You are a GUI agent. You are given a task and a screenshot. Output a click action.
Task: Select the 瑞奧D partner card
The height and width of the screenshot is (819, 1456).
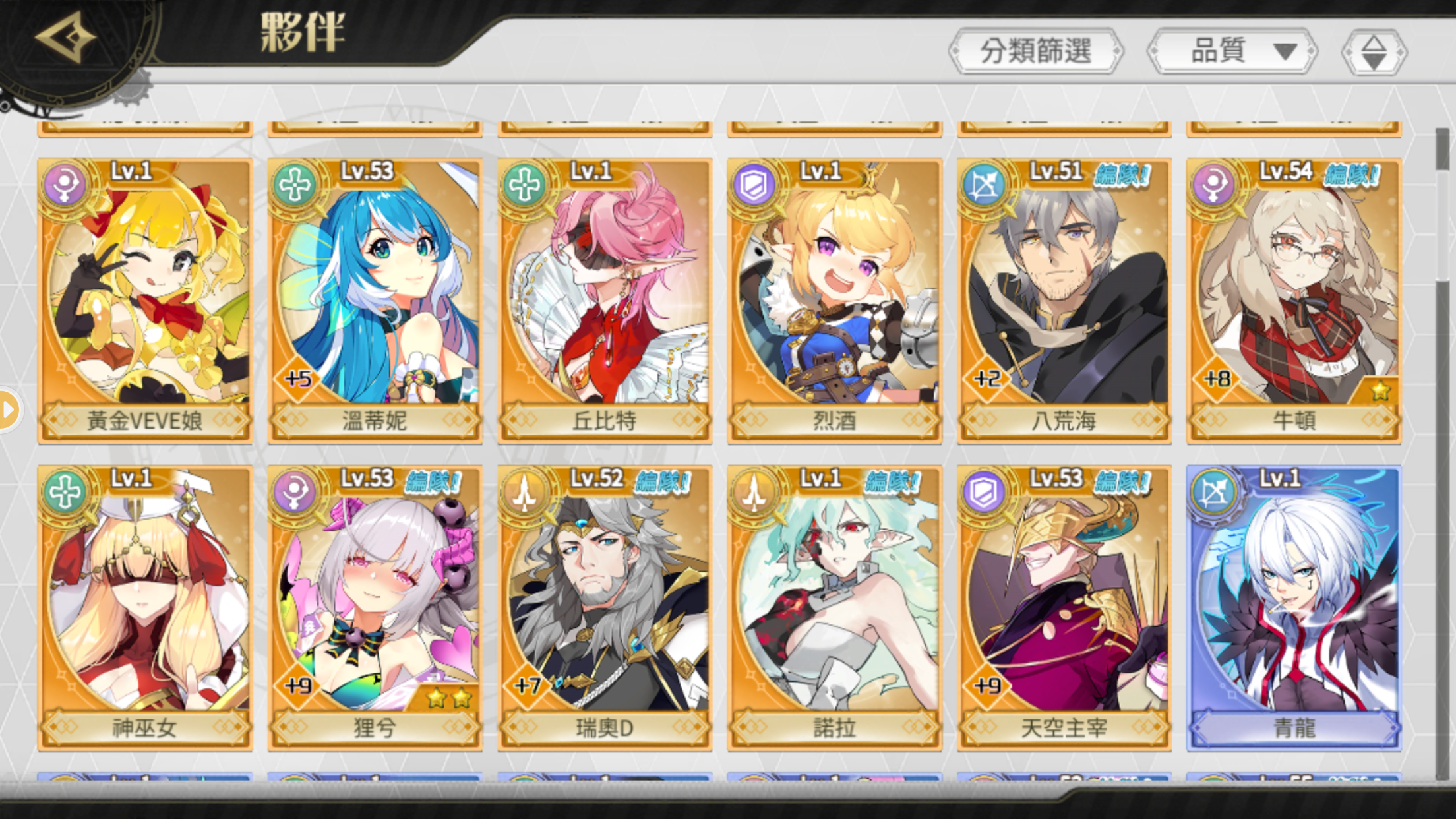click(605, 607)
